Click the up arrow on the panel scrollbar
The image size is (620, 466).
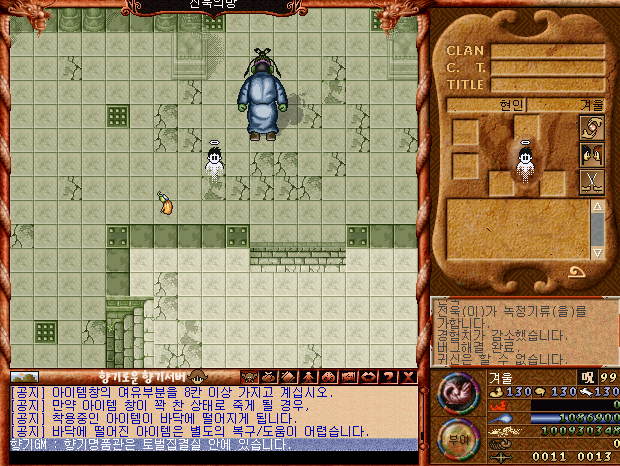[x=597, y=207]
